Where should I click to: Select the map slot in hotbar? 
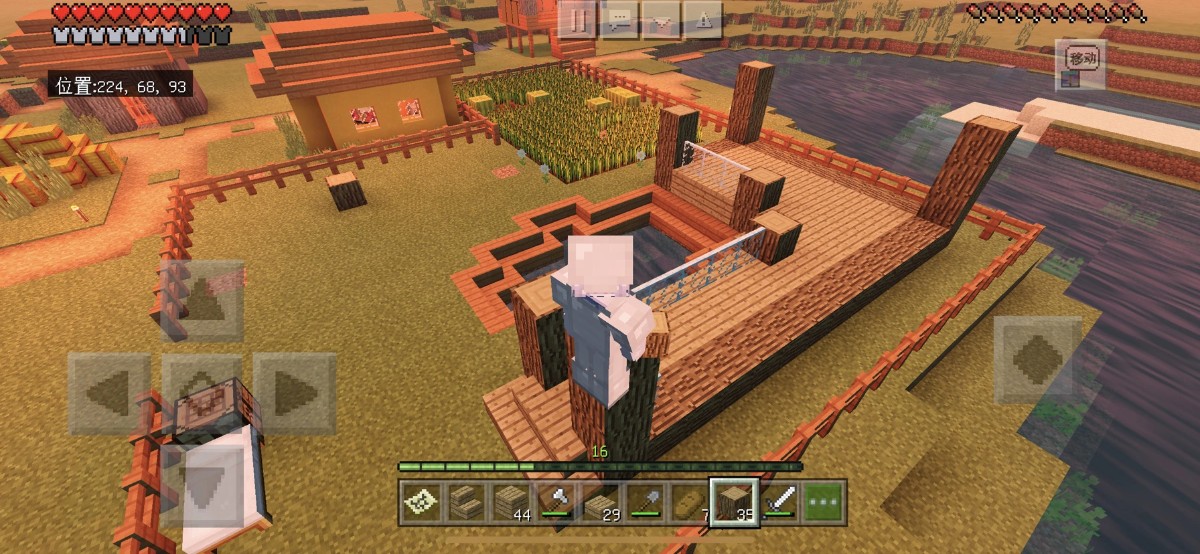coord(421,502)
